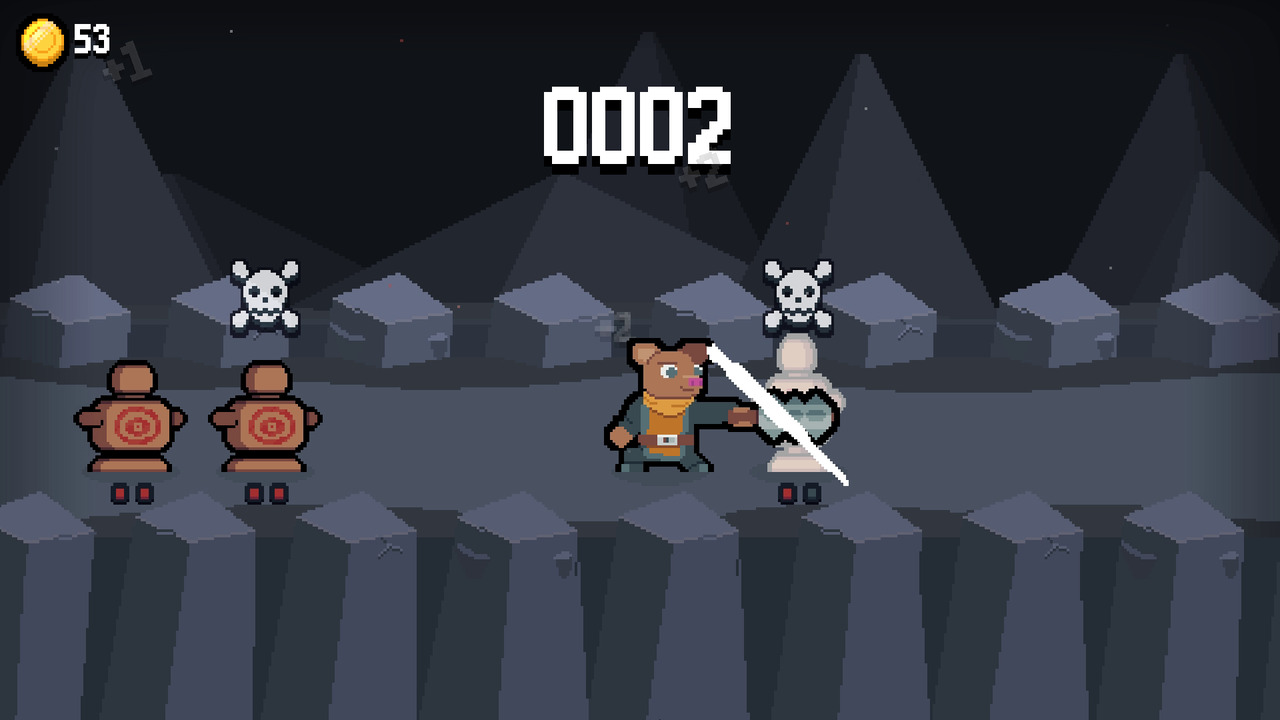Viewport: 1280px width, 720px height.
Task: Click the skull marker above the white statue
Action: [800, 293]
